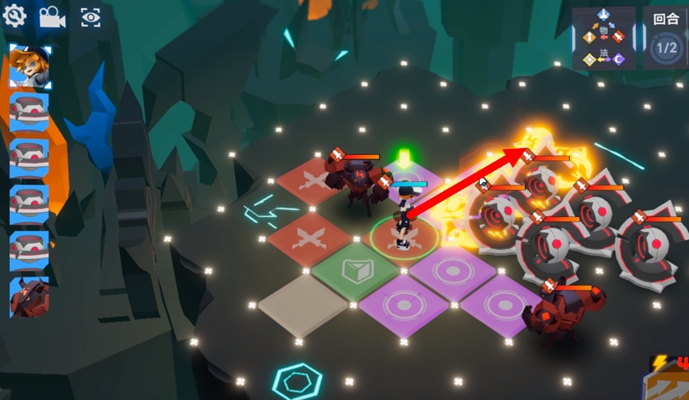689x400 pixels.
Task: Select the orange-haired hero turn portrait
Action: pyautogui.click(x=29, y=66)
